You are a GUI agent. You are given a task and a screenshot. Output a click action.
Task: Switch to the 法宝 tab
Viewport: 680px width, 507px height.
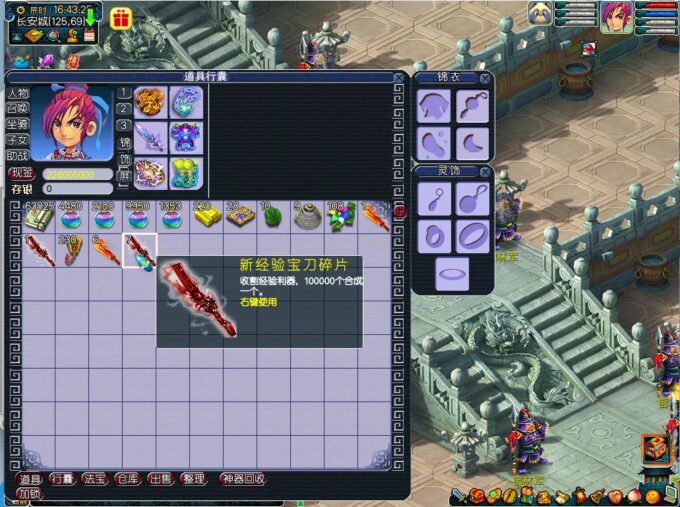pos(95,479)
